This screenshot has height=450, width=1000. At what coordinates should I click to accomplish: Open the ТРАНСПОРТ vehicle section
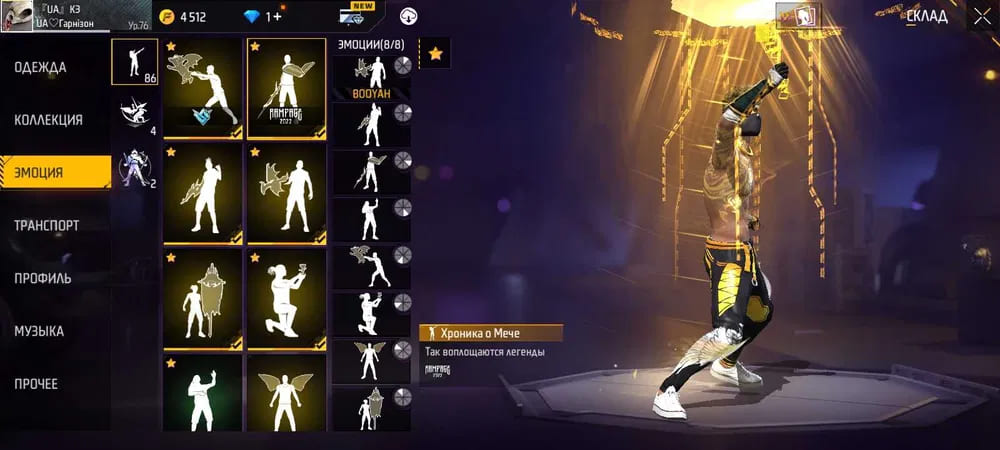click(x=47, y=226)
